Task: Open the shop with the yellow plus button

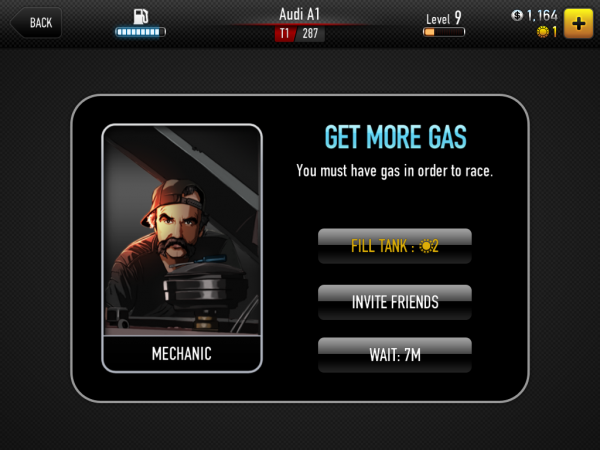Action: point(578,22)
